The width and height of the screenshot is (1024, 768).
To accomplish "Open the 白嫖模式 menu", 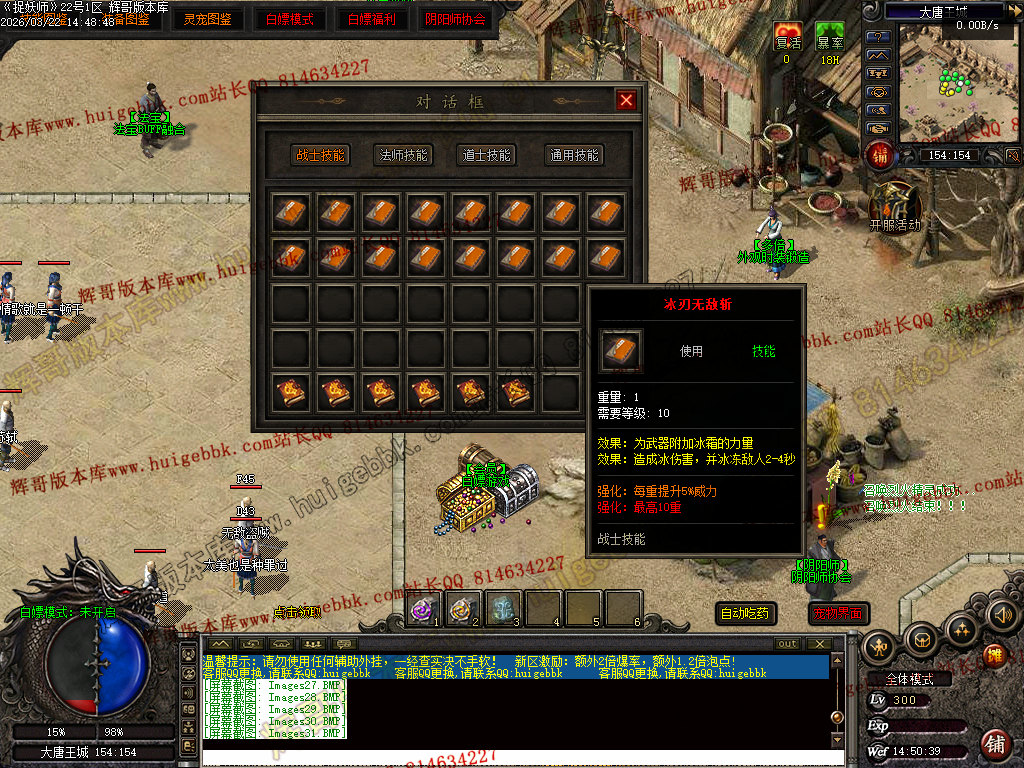I will click(290, 18).
